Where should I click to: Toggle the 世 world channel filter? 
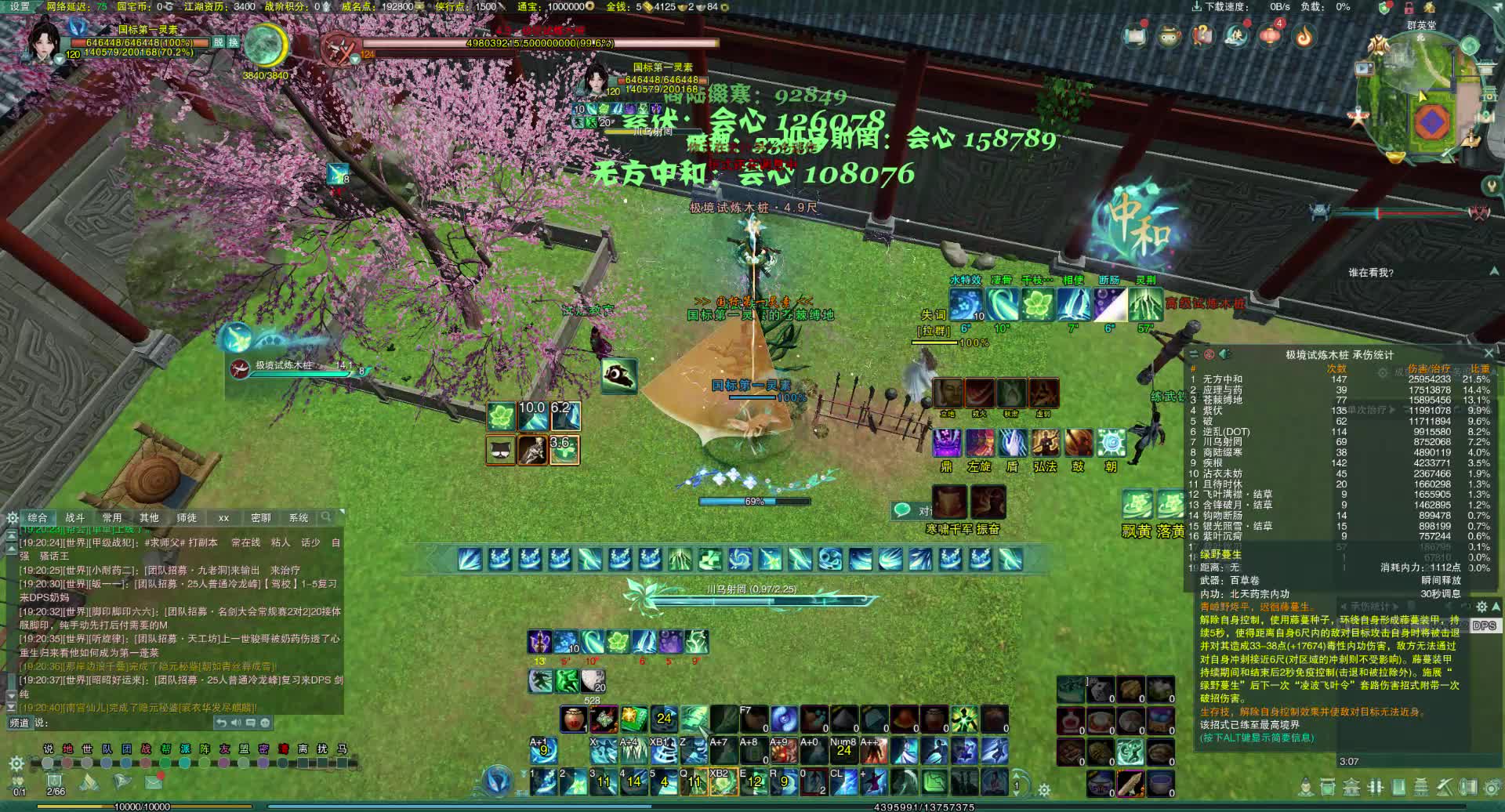[89, 749]
